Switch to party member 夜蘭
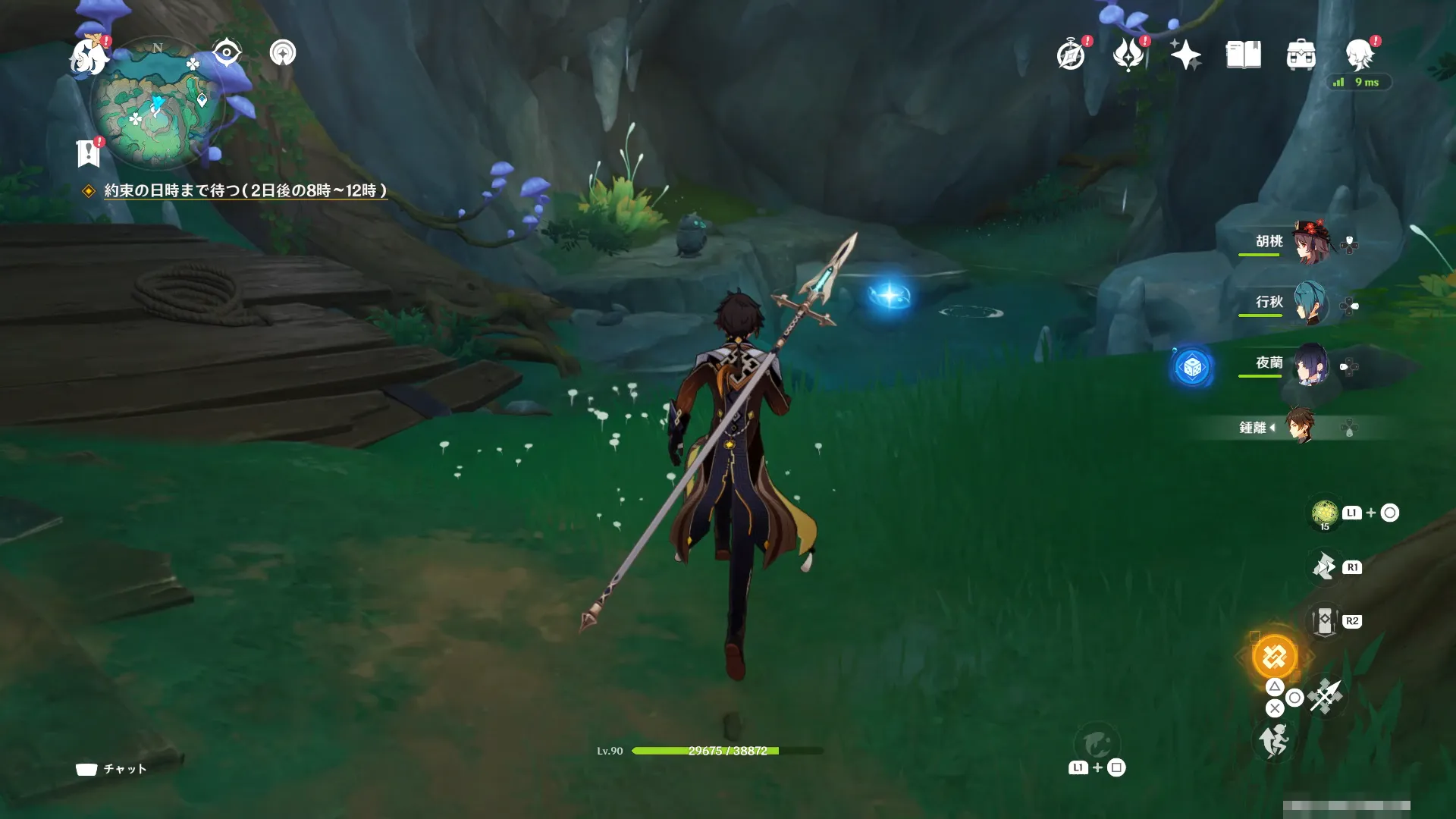 tap(1310, 365)
